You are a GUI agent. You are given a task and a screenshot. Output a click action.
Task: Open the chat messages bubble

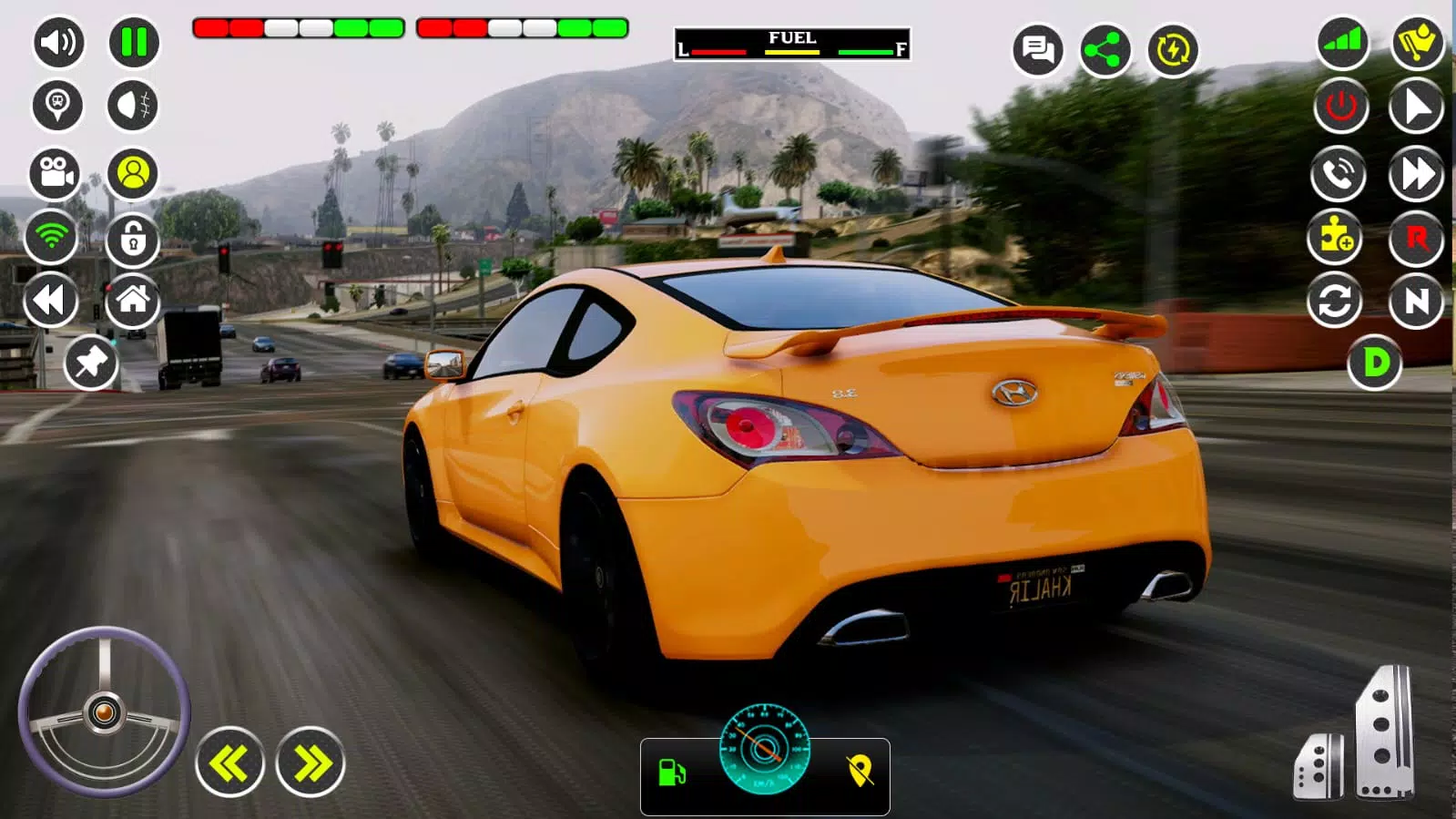(x=1038, y=49)
